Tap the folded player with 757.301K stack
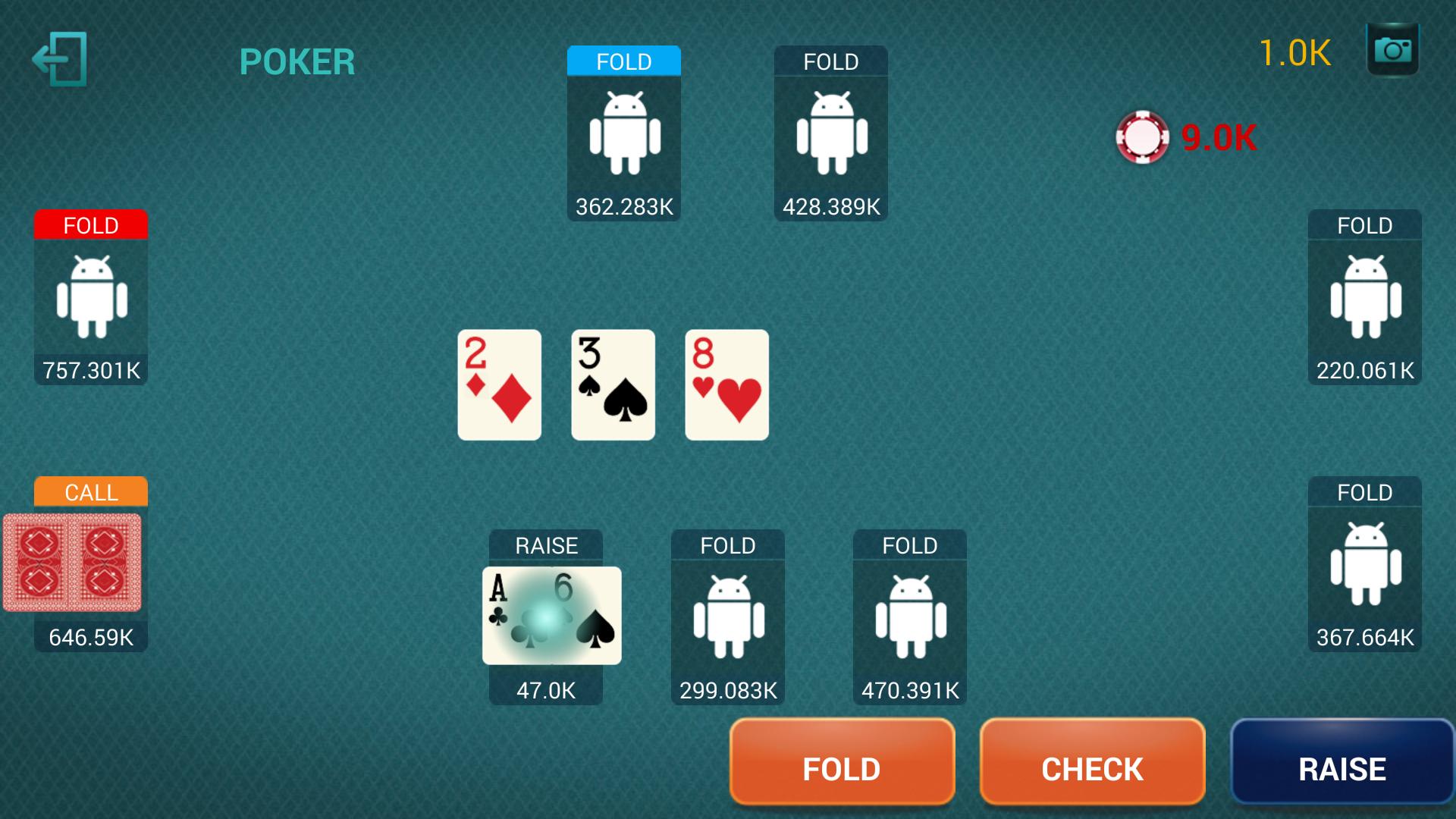Screen dimensions: 1456x819 pyautogui.click(x=90, y=298)
